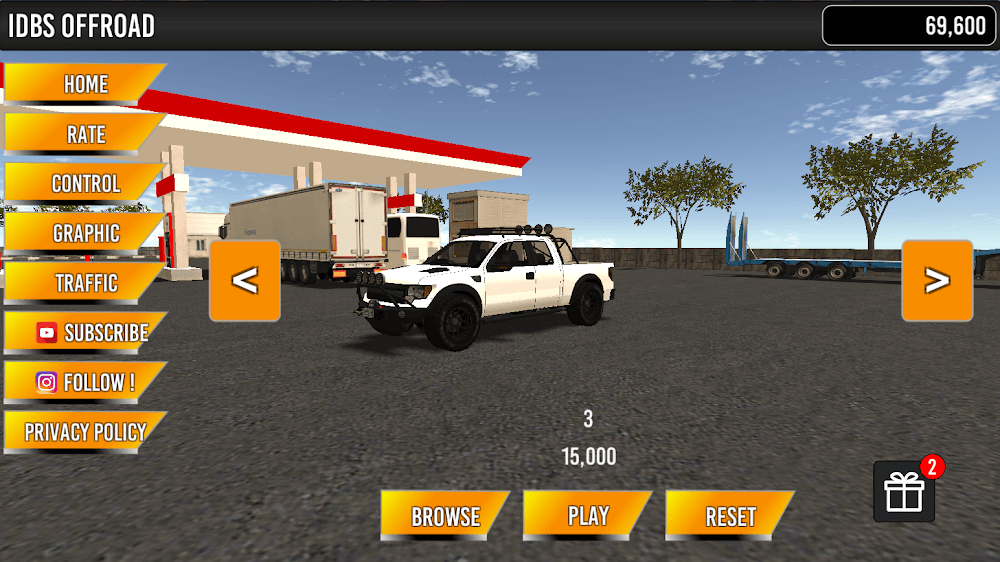1000x562 pixels.
Task: Open the GRAPHIC settings
Action: click(85, 234)
